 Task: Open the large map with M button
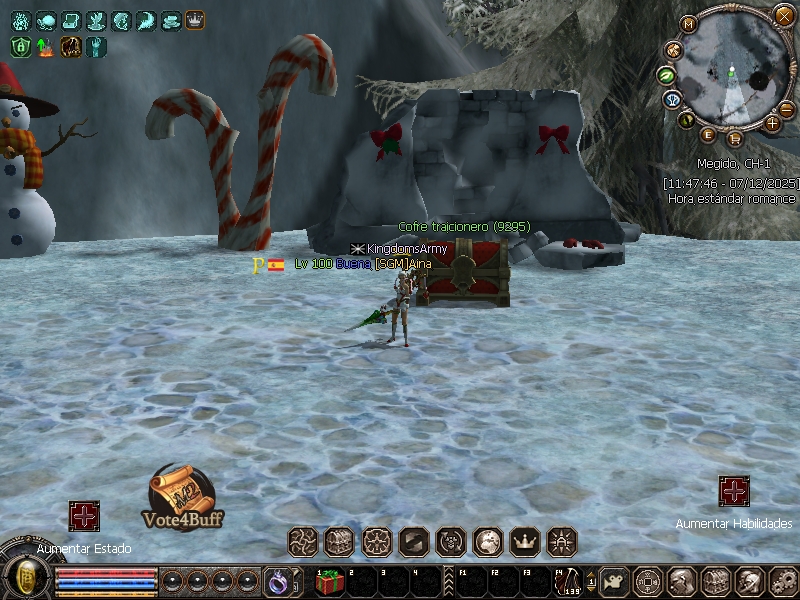click(688, 24)
